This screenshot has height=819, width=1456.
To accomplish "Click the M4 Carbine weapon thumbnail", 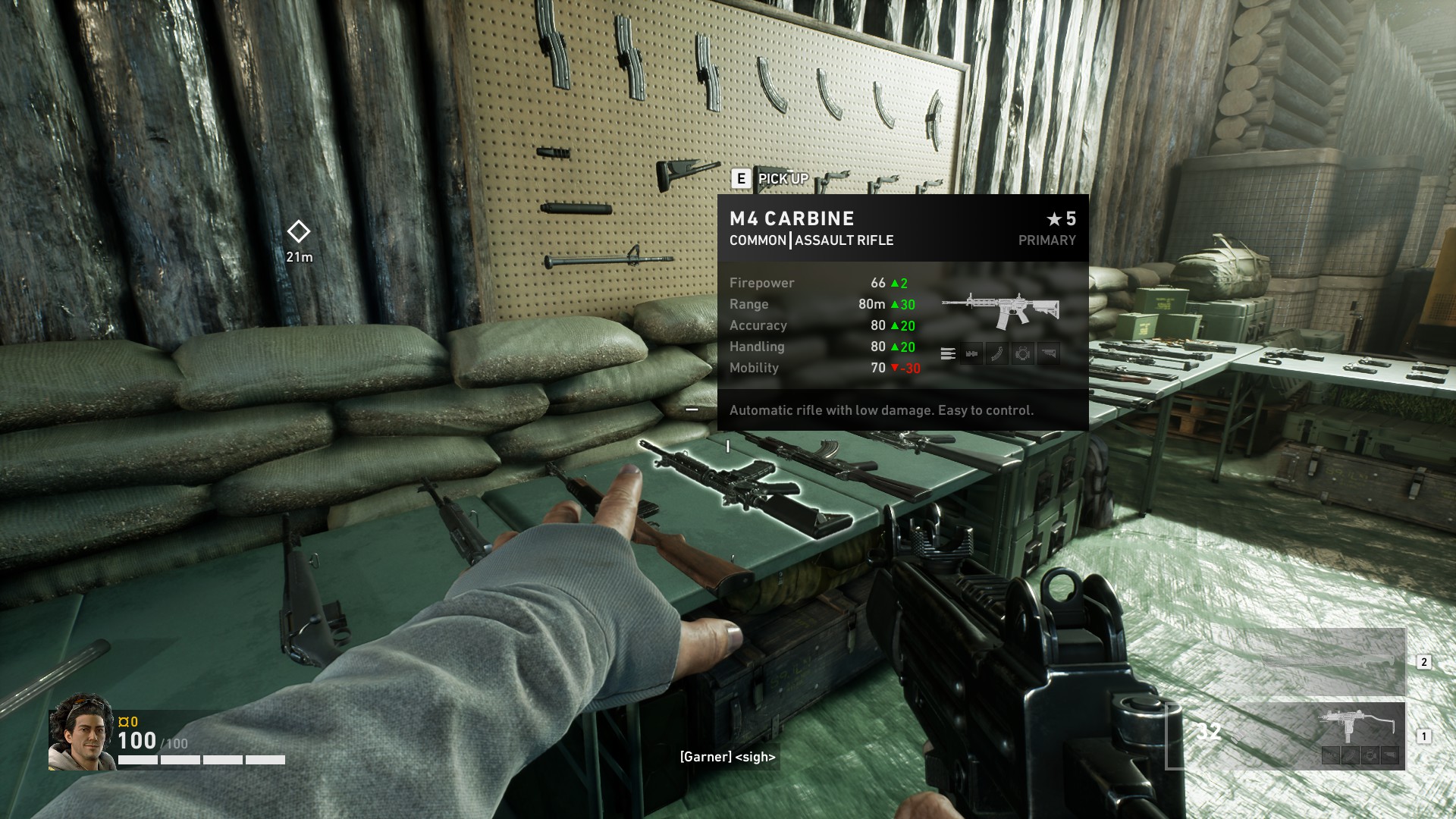I will [1000, 309].
